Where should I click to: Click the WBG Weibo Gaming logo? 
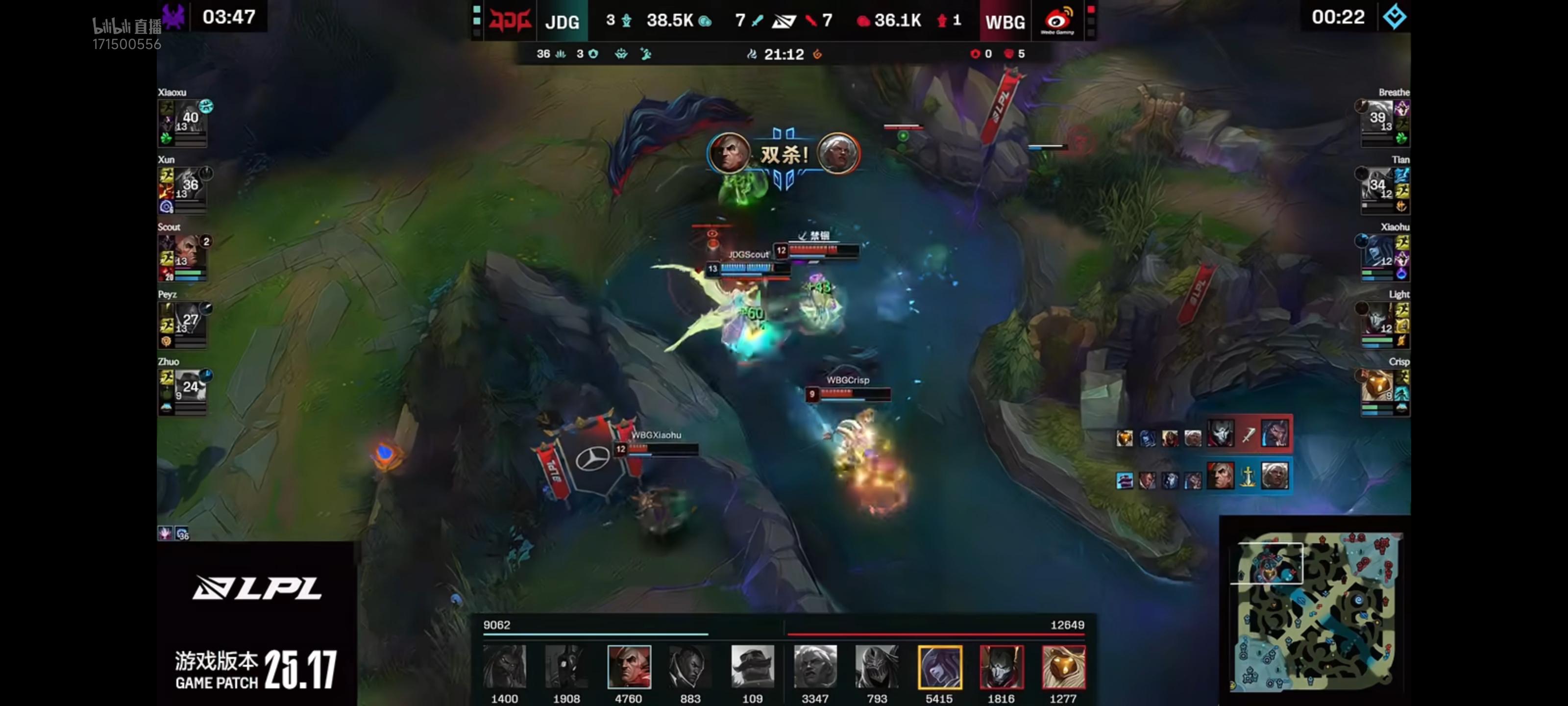point(1057,21)
